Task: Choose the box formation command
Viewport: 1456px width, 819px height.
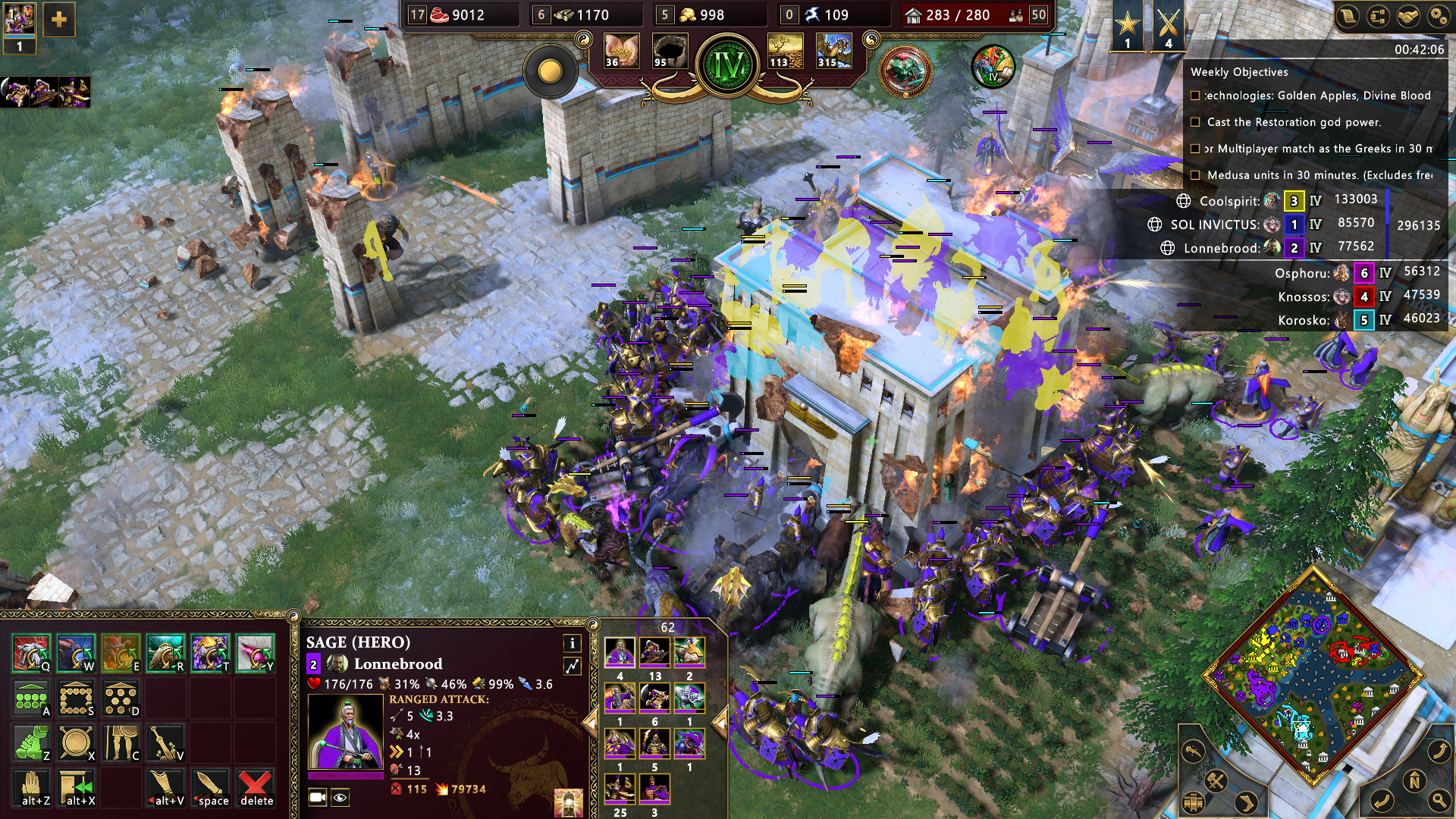Action: click(x=76, y=698)
